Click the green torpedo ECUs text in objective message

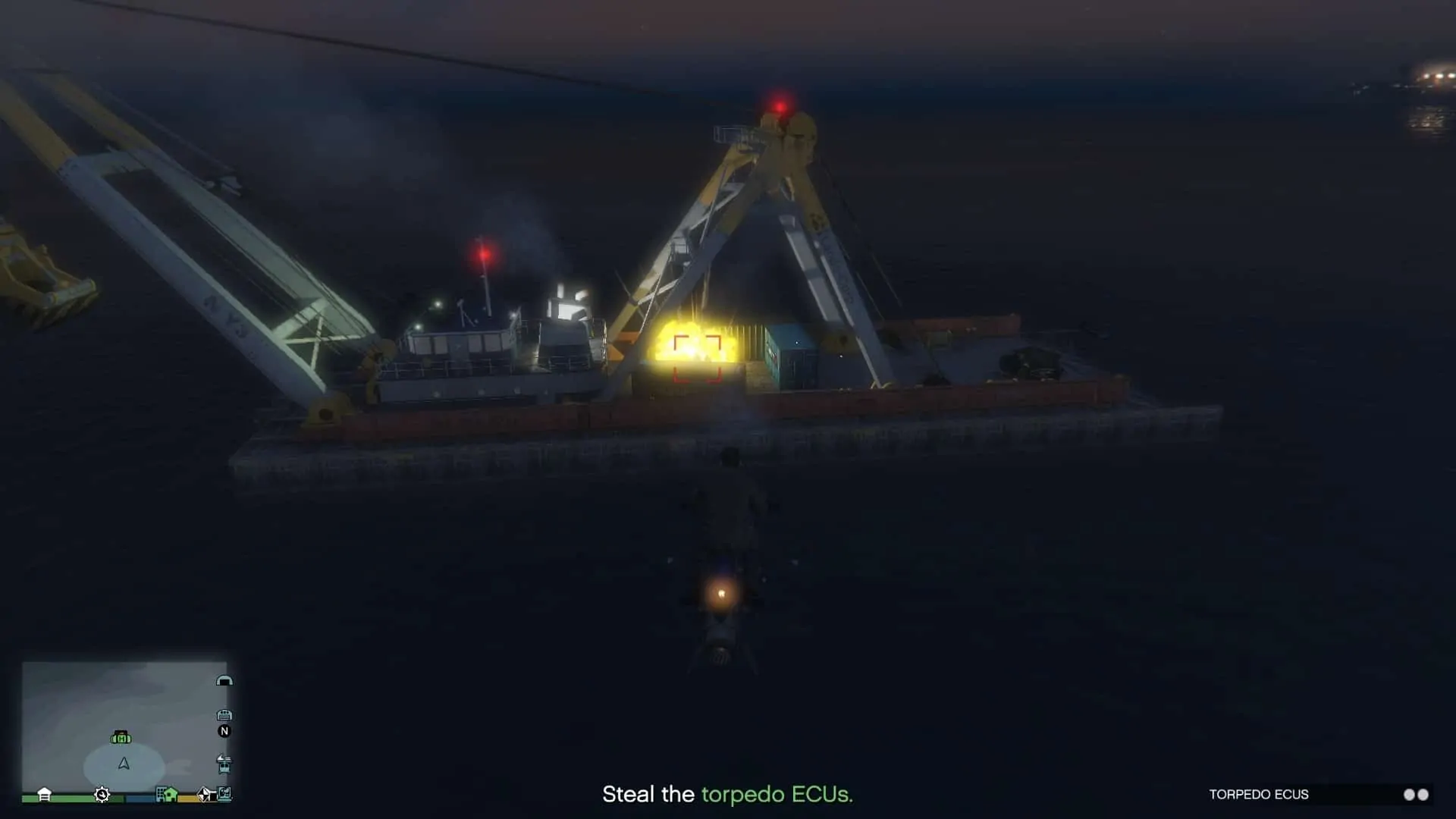click(778, 795)
